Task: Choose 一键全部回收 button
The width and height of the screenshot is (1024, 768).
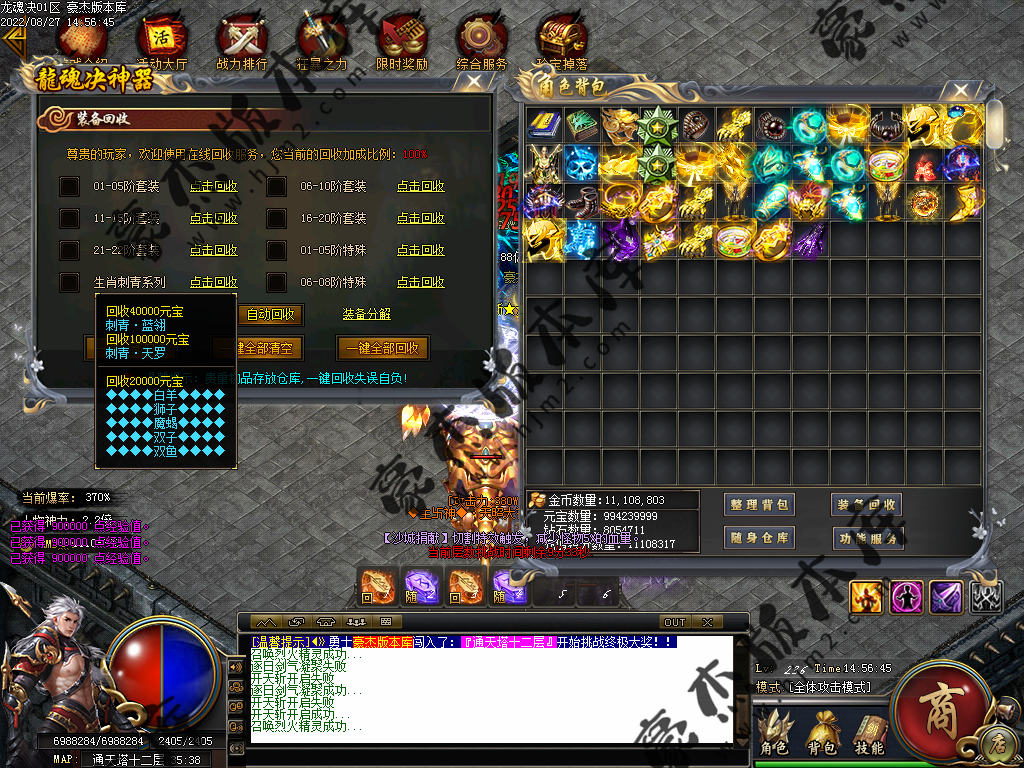Action: [383, 348]
